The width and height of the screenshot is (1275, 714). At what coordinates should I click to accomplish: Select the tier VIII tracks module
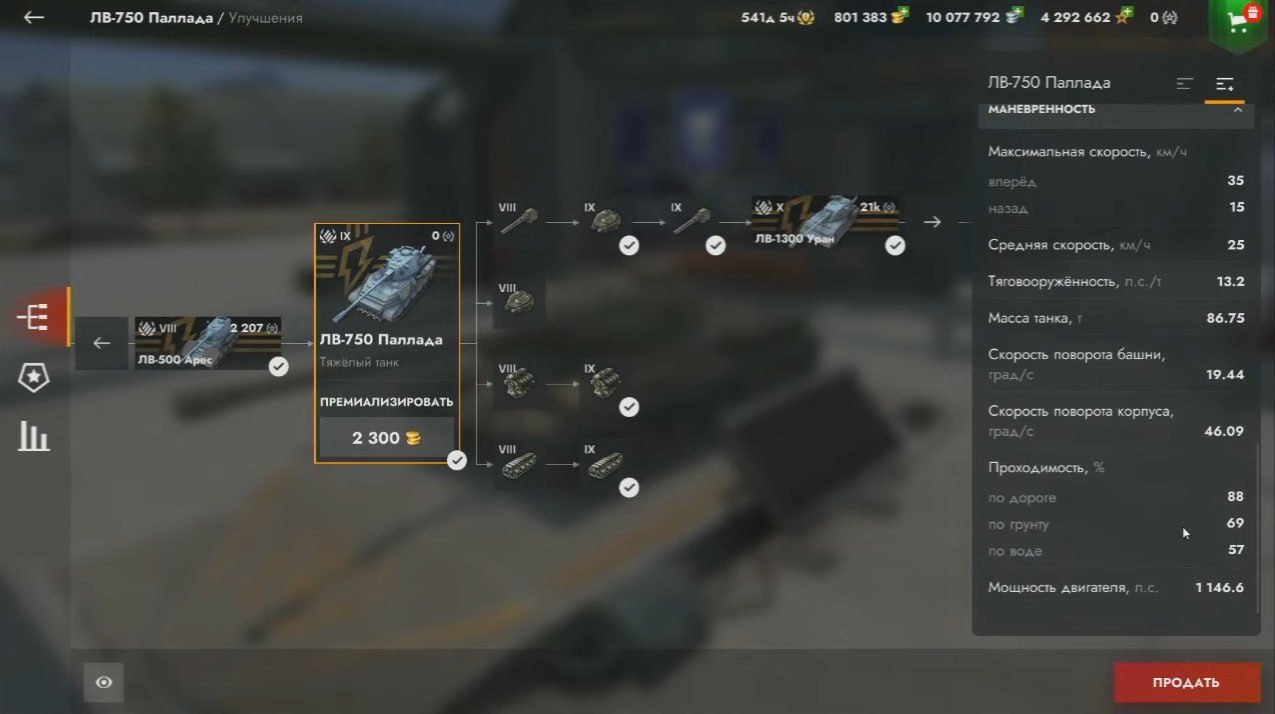click(x=519, y=465)
